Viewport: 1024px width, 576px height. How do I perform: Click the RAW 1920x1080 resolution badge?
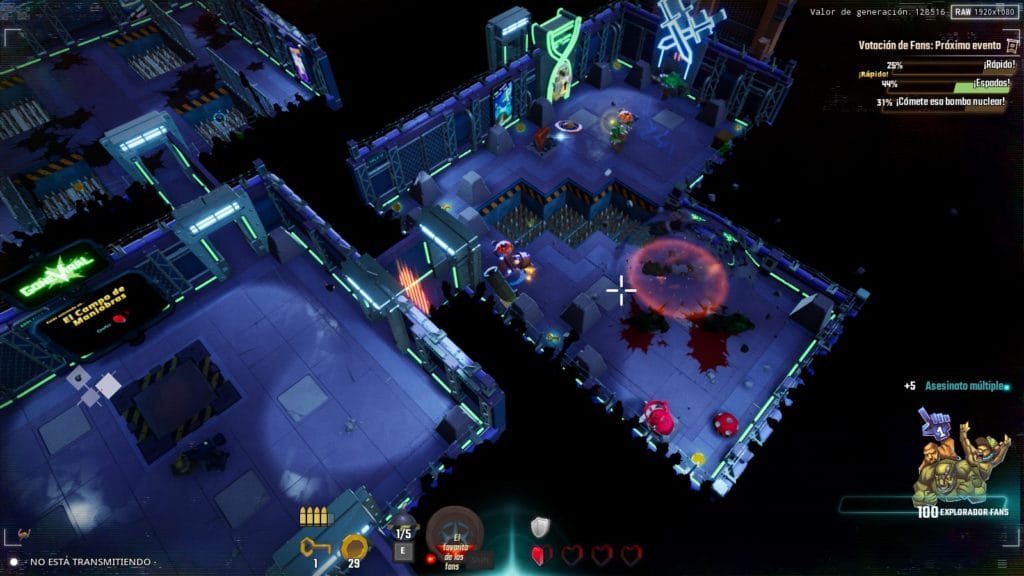(984, 11)
